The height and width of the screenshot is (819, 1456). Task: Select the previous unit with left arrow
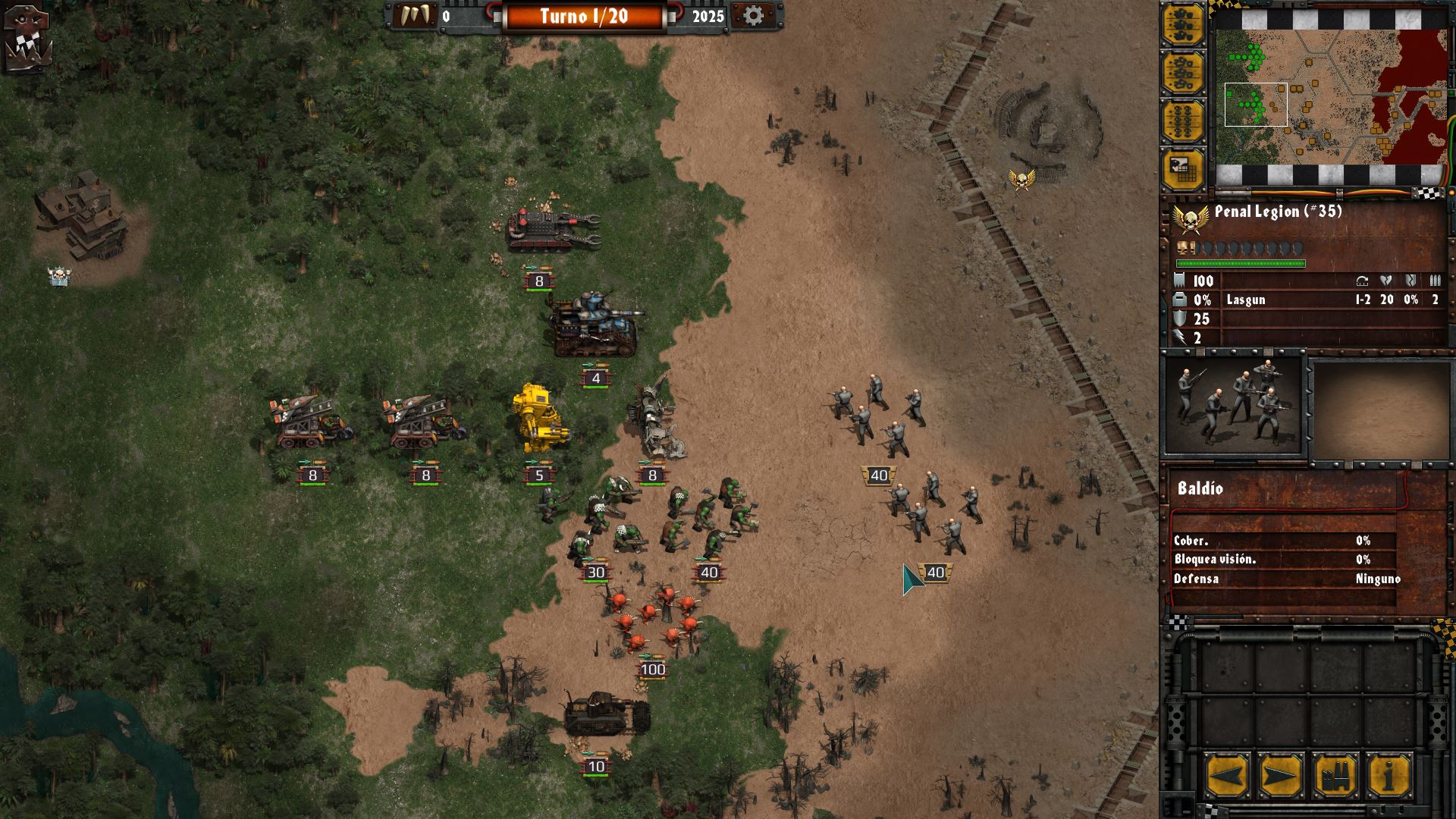click(x=1226, y=776)
